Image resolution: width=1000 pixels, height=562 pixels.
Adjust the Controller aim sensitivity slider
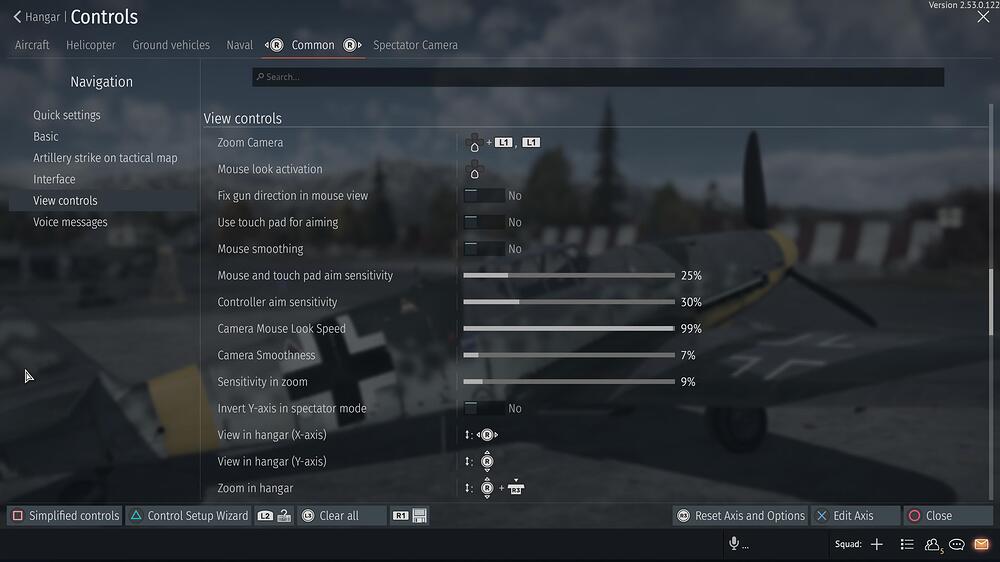click(x=568, y=302)
